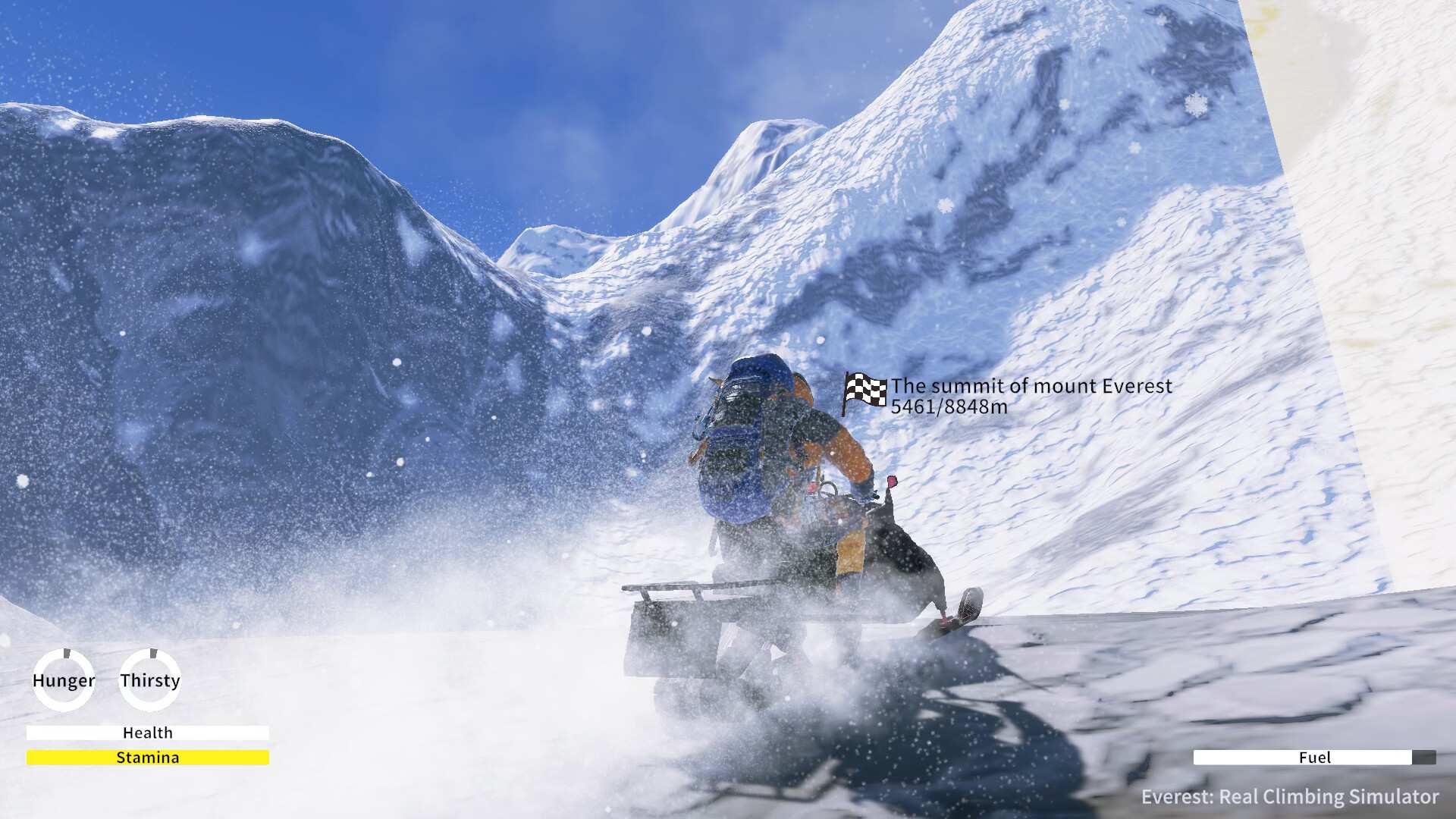
Task: Toggle the Thirsty indicator ring
Action: pyautogui.click(x=149, y=680)
